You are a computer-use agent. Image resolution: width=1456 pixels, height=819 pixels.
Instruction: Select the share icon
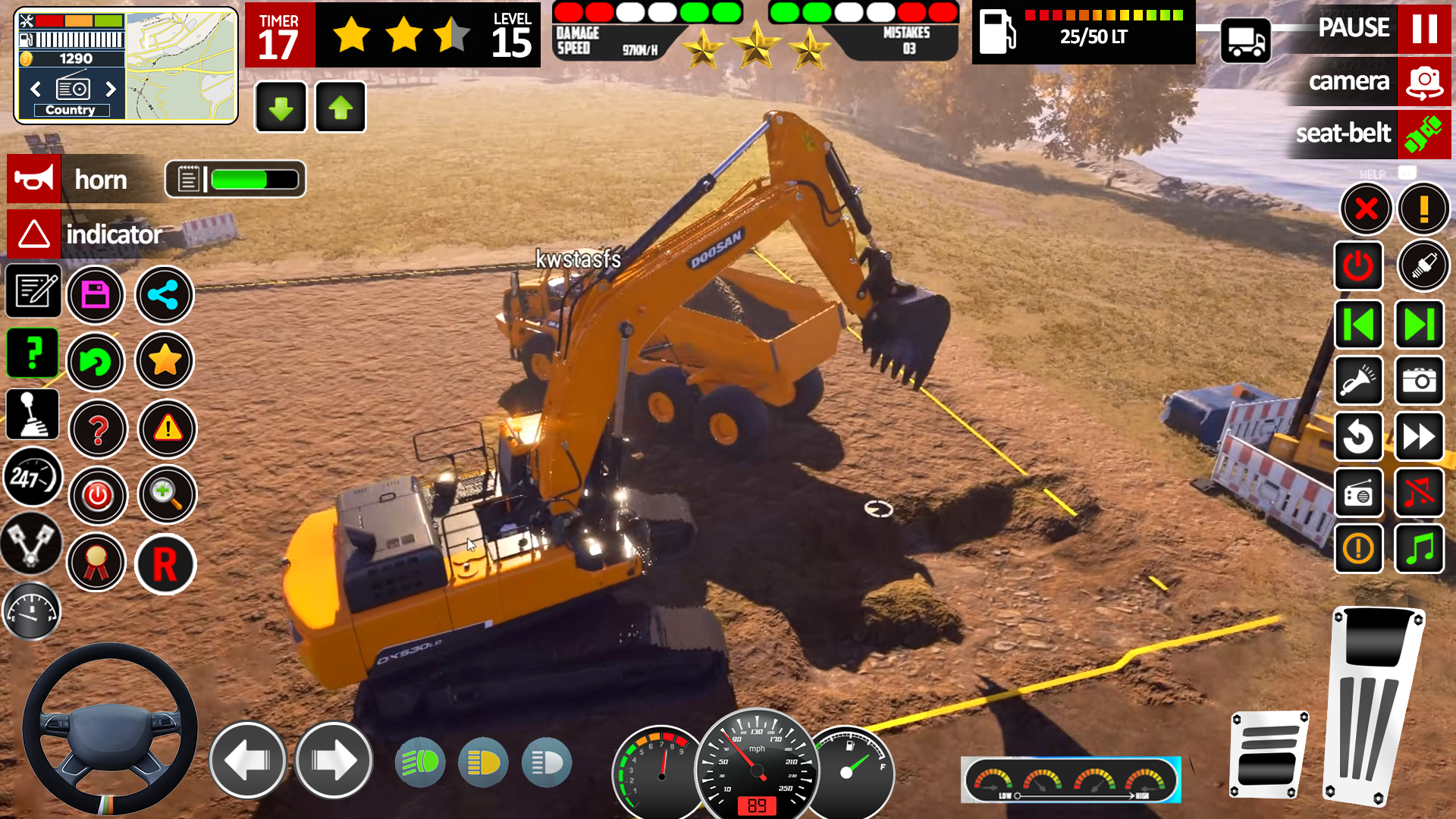click(165, 295)
